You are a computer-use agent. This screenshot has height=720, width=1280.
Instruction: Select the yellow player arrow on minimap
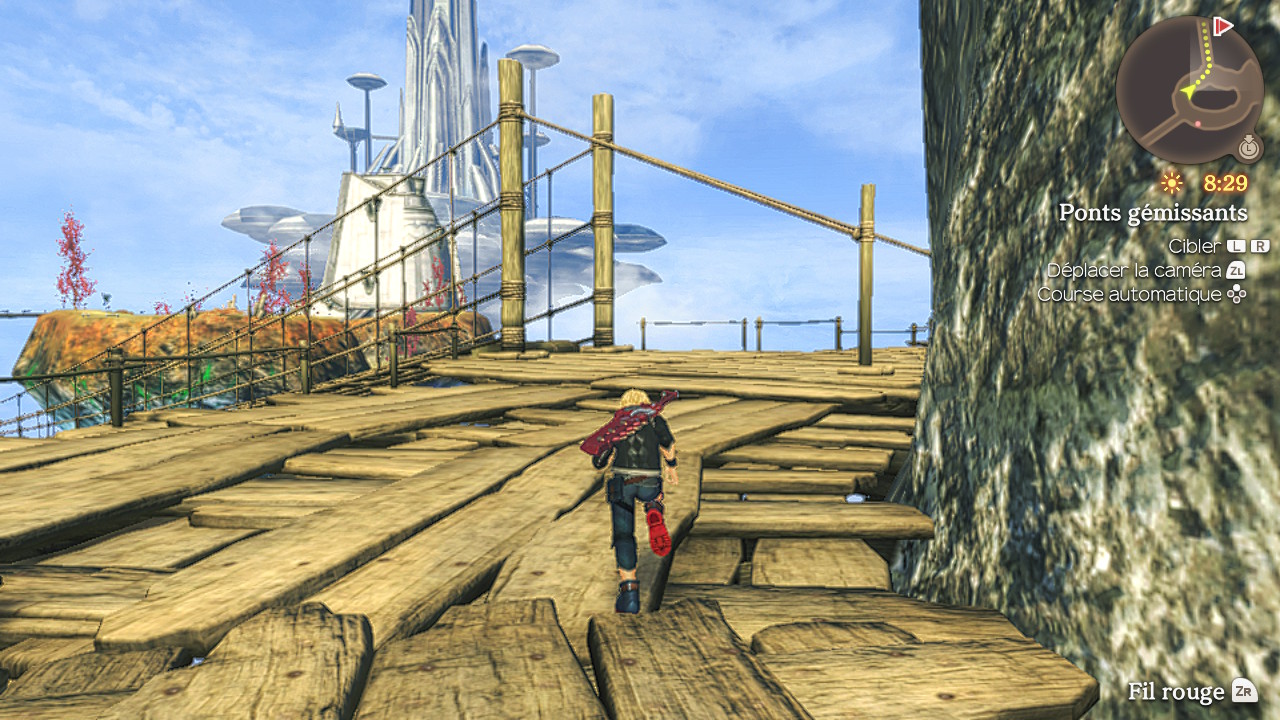[x=1190, y=91]
